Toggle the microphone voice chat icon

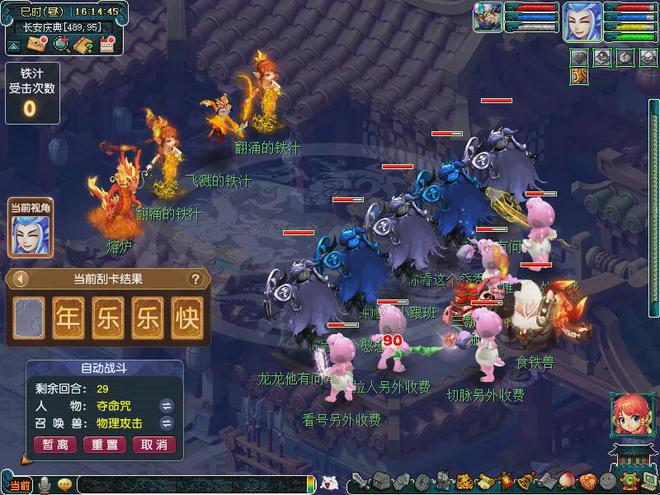click(x=44, y=485)
